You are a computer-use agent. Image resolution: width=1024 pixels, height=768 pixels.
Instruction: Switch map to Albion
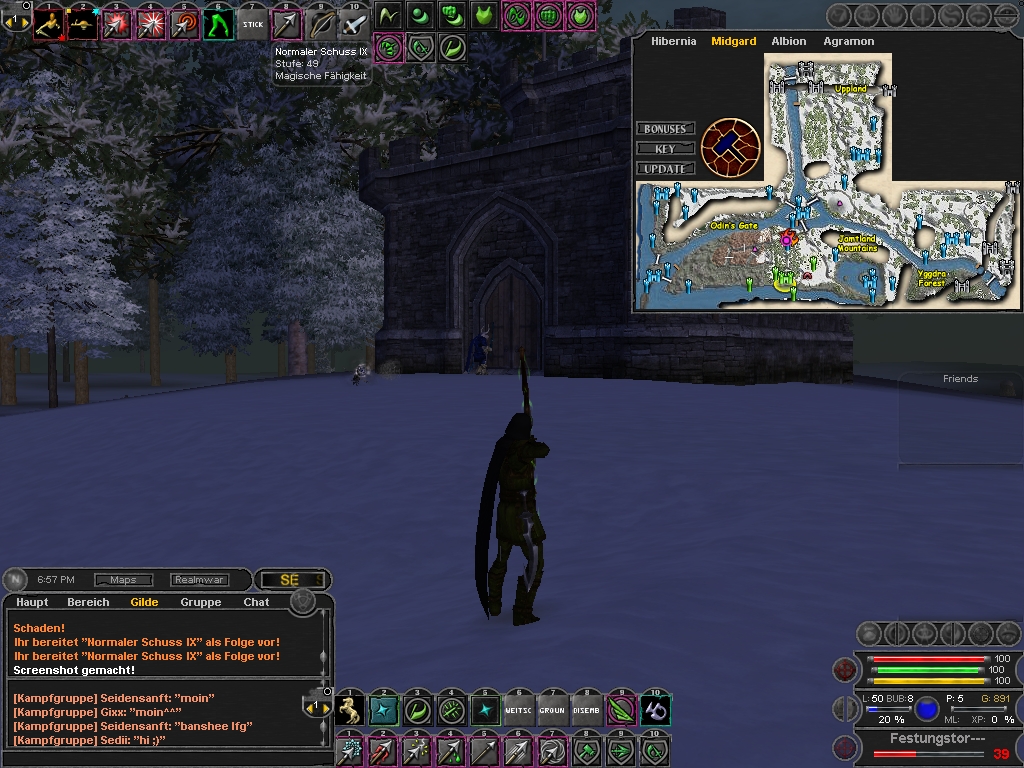[789, 42]
